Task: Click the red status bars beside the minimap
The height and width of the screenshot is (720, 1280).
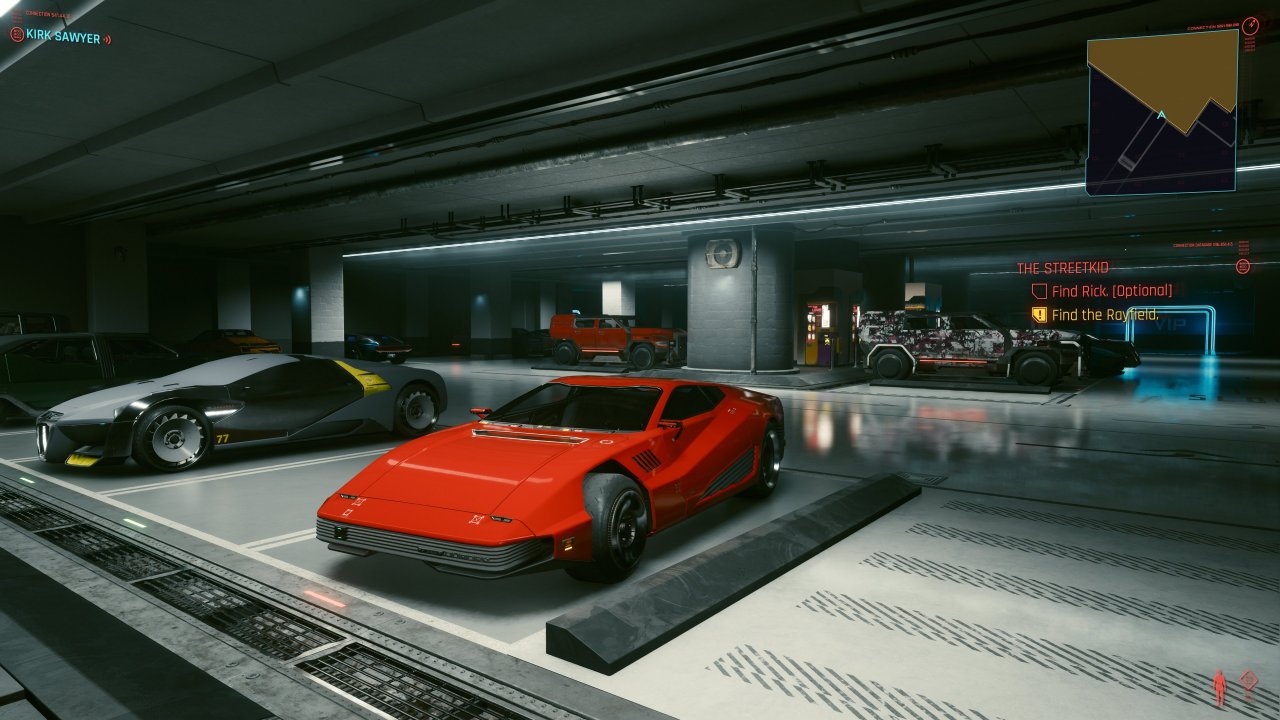Action: 1249,43
